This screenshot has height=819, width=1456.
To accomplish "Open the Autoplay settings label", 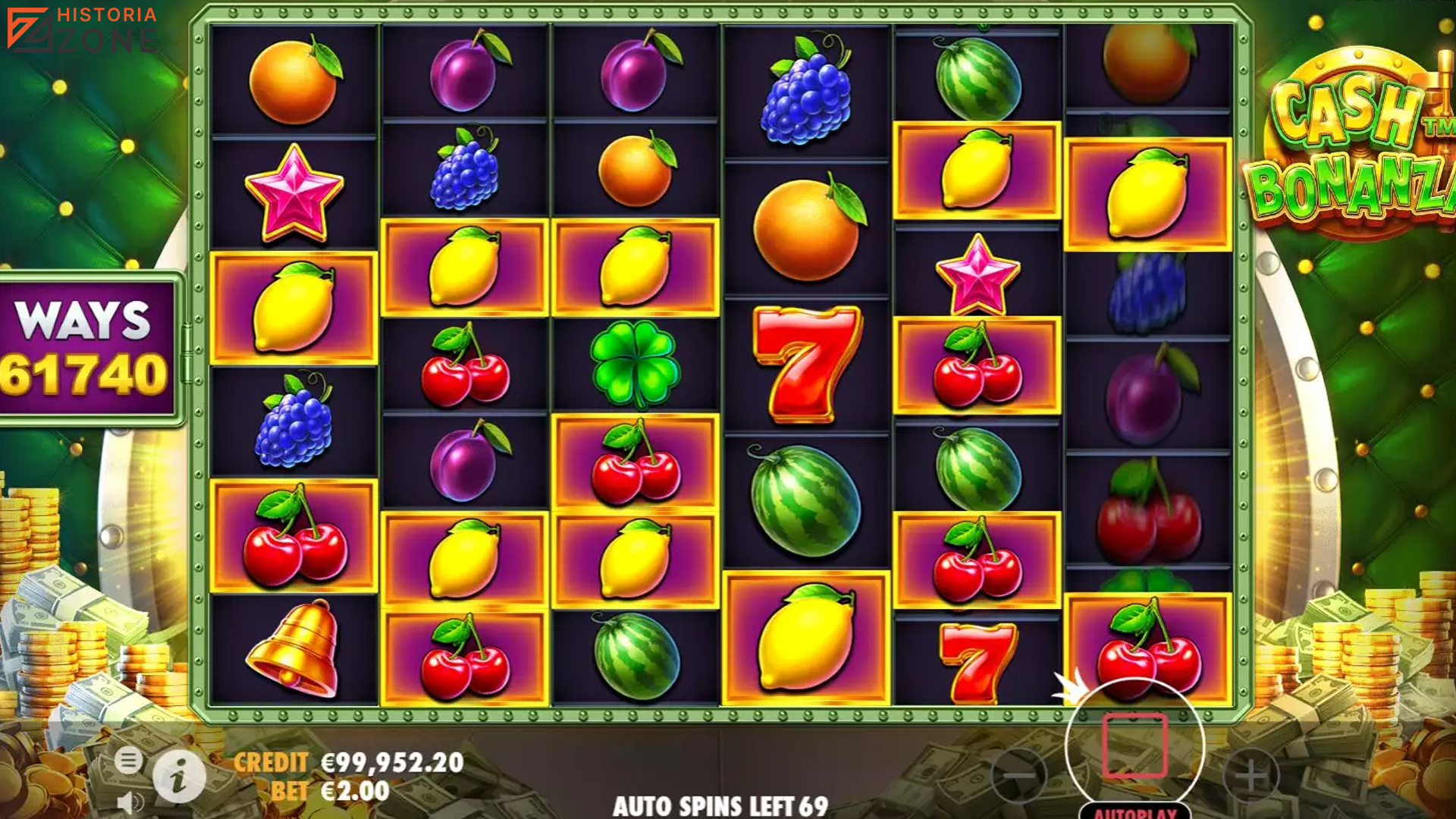I will click(1134, 812).
